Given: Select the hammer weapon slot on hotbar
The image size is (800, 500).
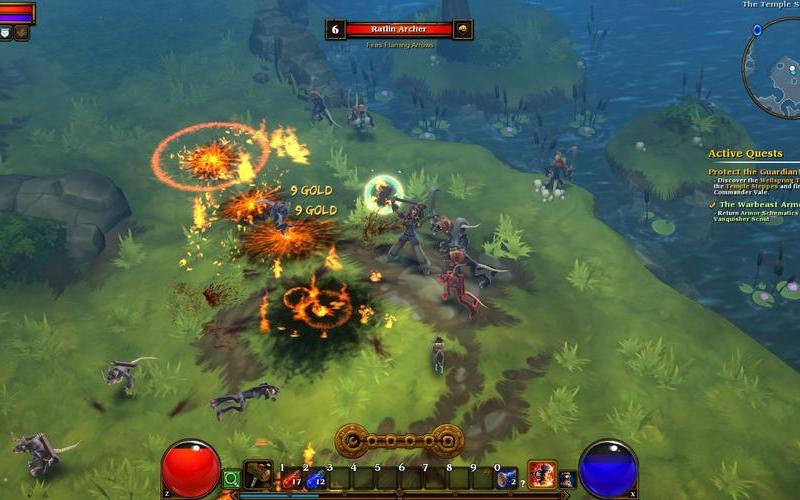Looking at the screenshot, I should coord(258,476).
